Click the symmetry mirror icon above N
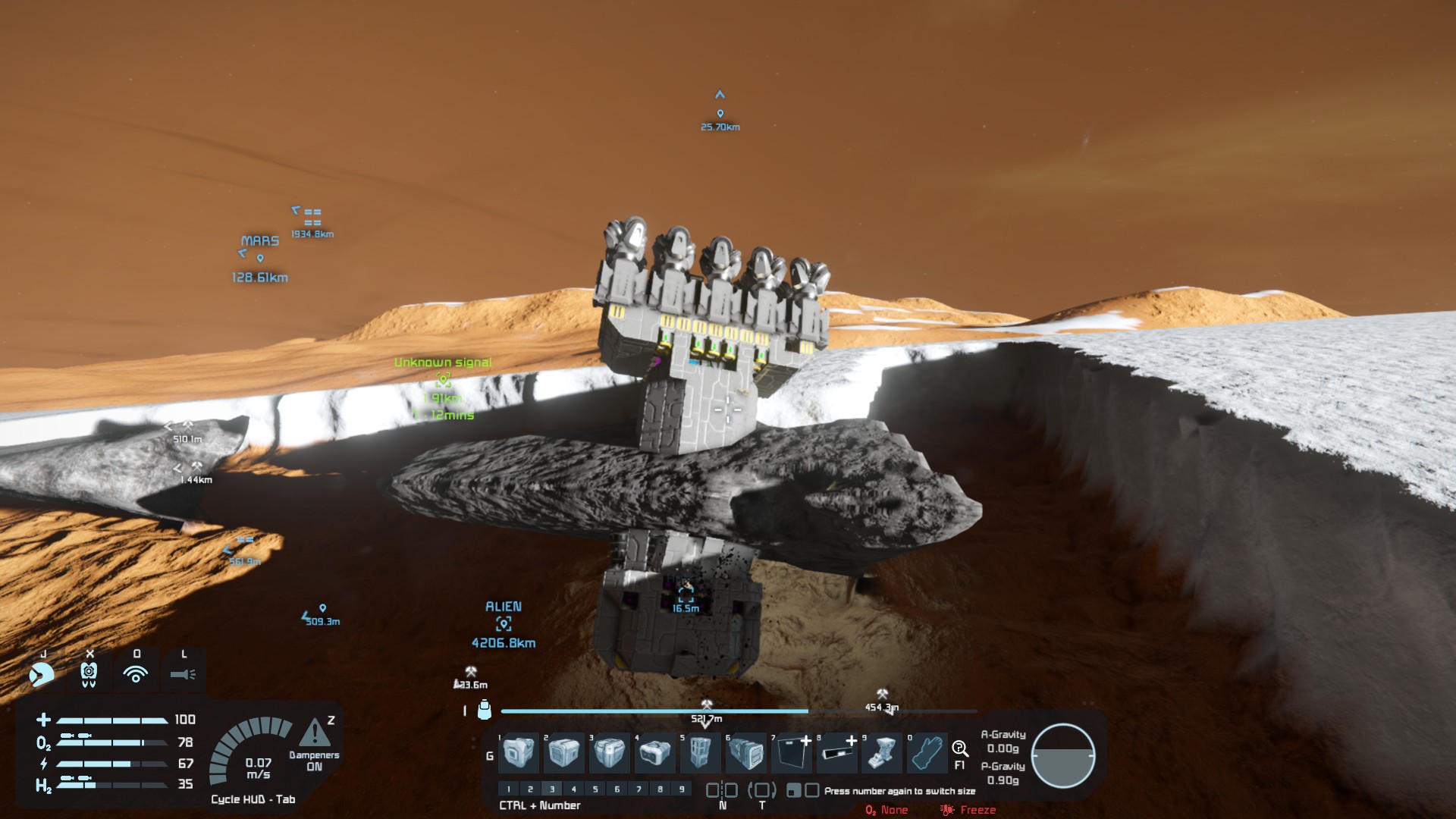1456x819 pixels. click(722, 790)
